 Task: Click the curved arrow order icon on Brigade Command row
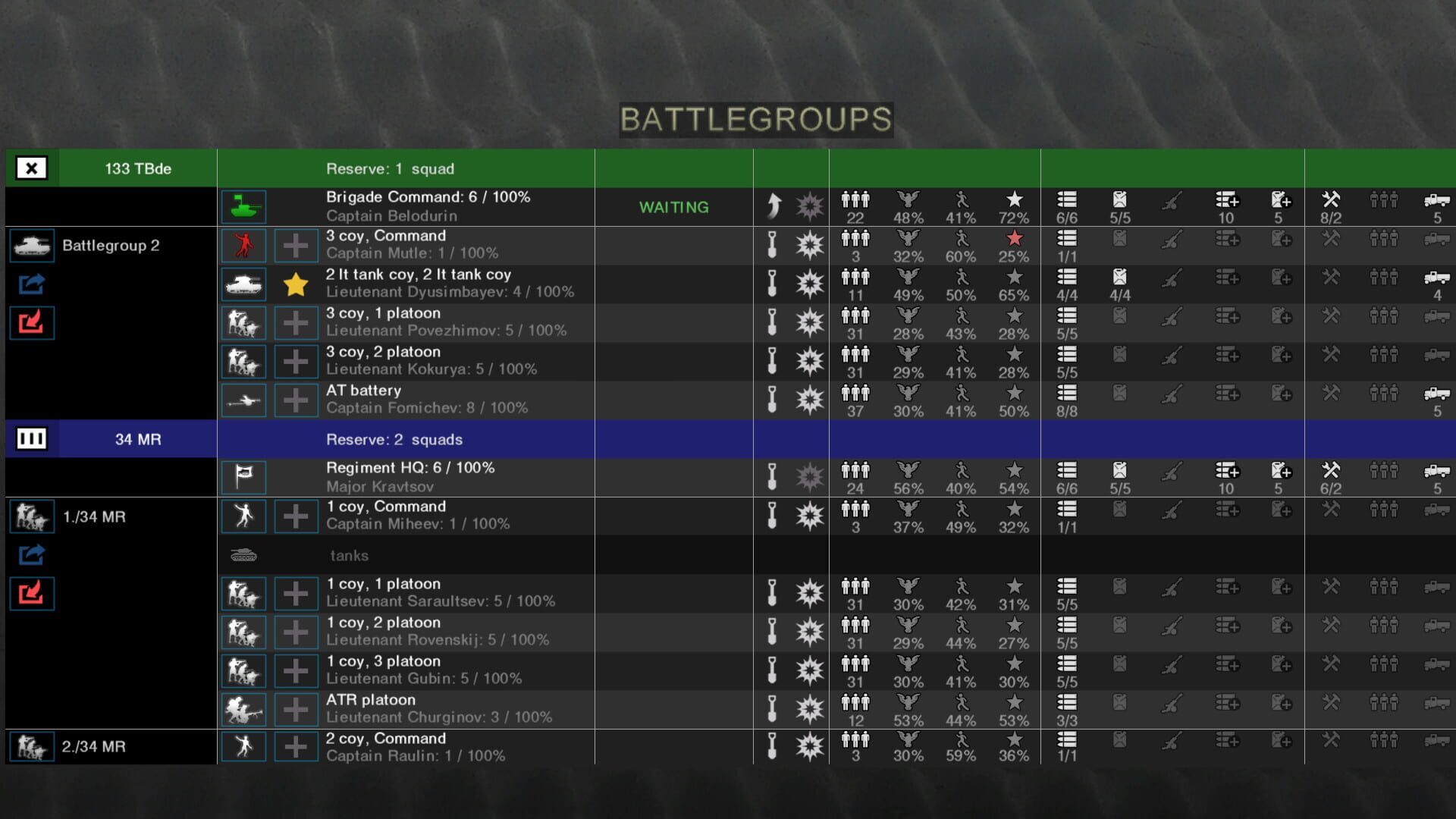click(771, 206)
